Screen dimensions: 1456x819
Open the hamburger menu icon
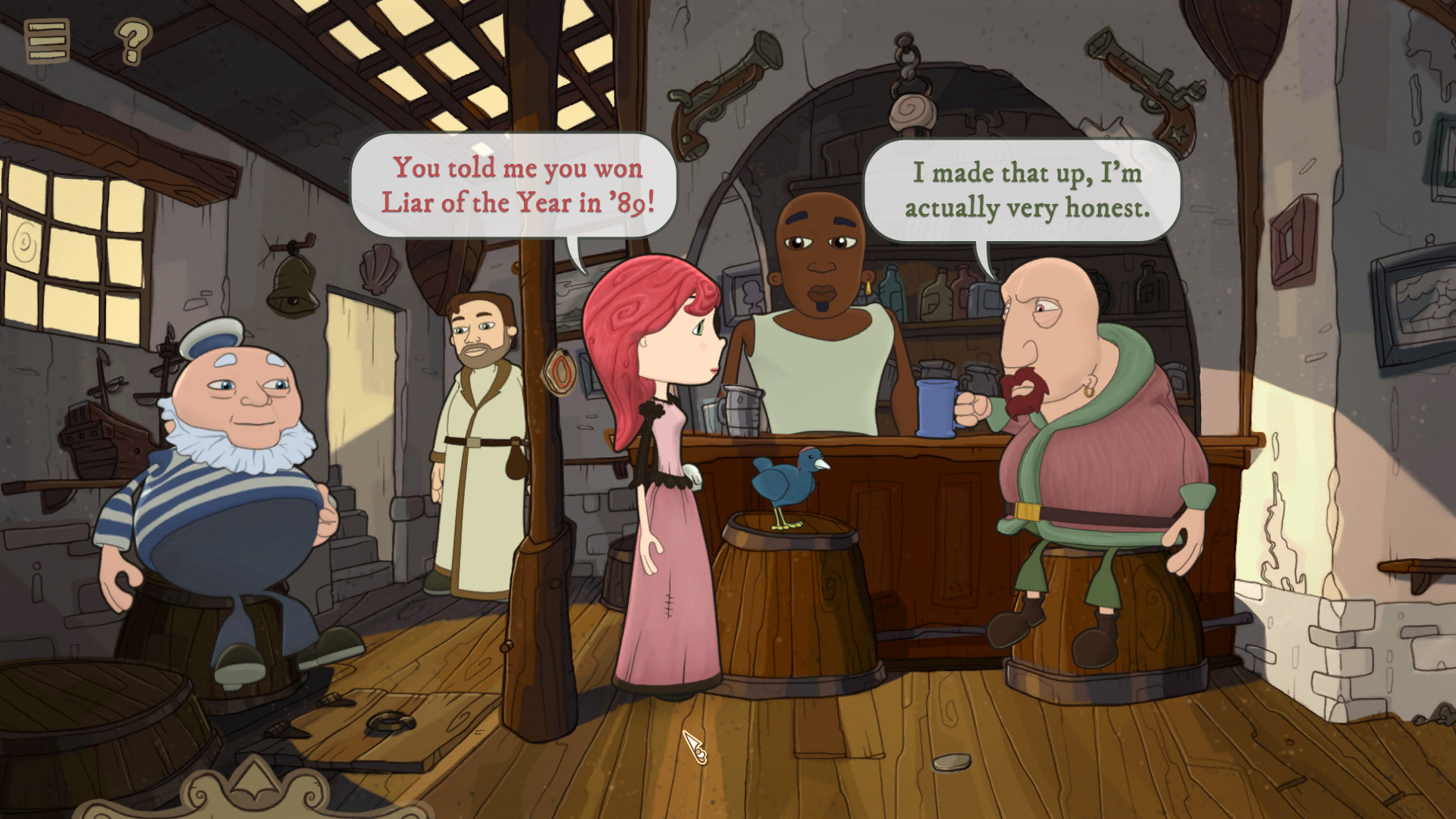point(47,42)
